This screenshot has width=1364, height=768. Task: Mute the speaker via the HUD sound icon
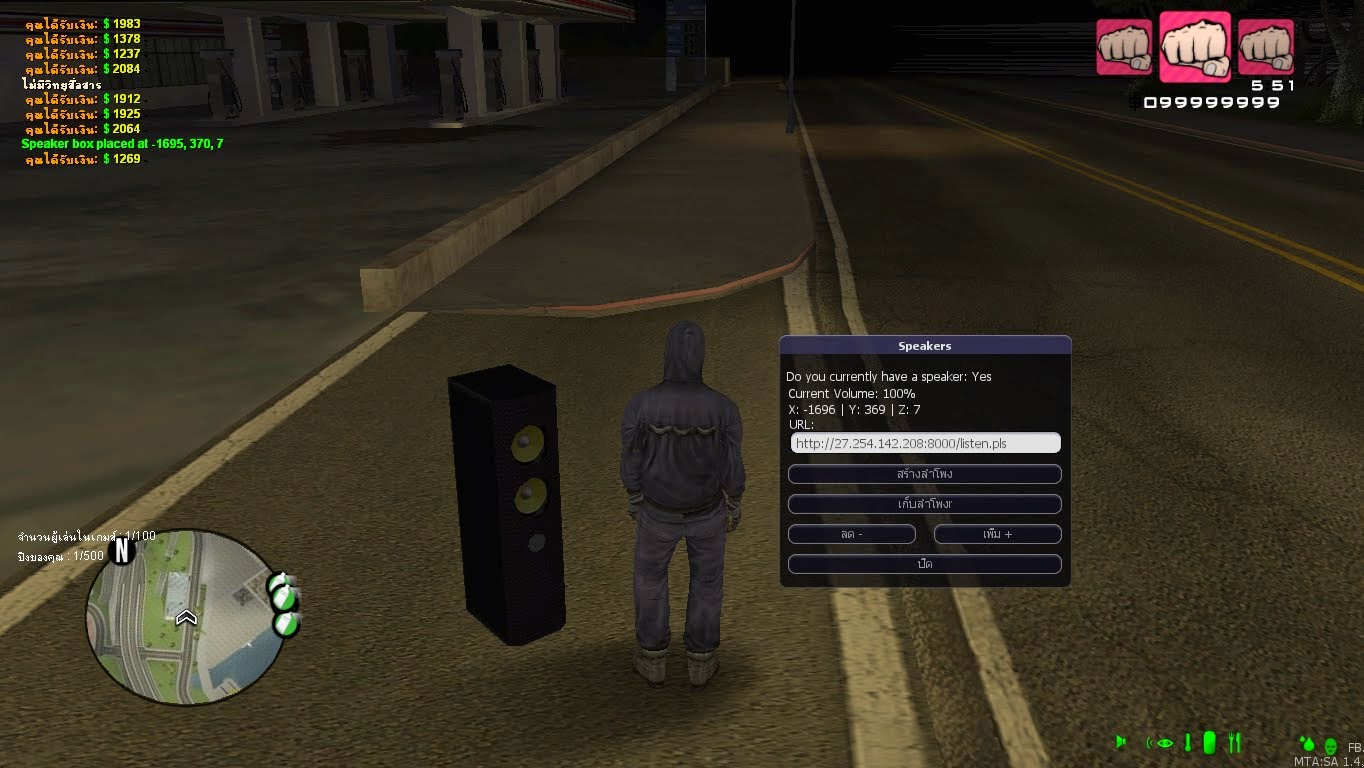pos(1121,742)
